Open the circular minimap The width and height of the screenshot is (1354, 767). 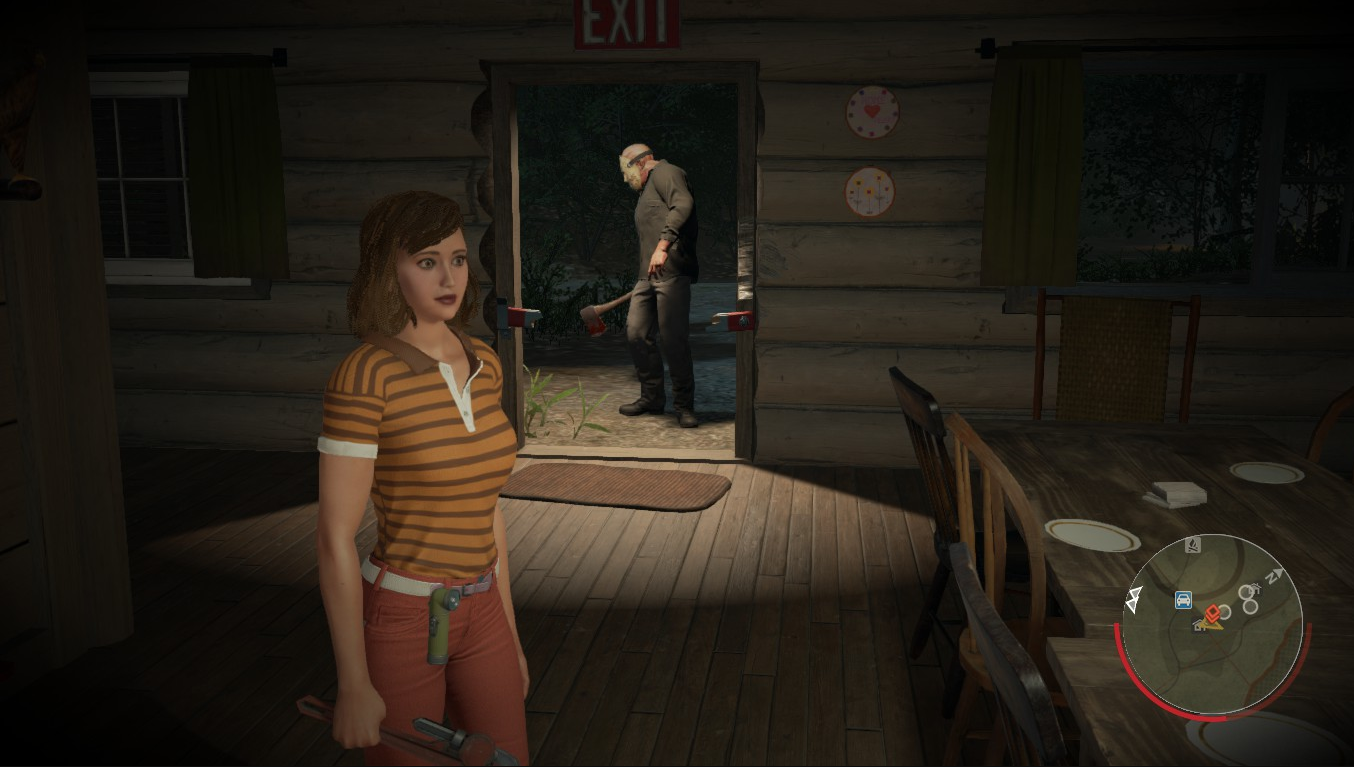[1212, 625]
